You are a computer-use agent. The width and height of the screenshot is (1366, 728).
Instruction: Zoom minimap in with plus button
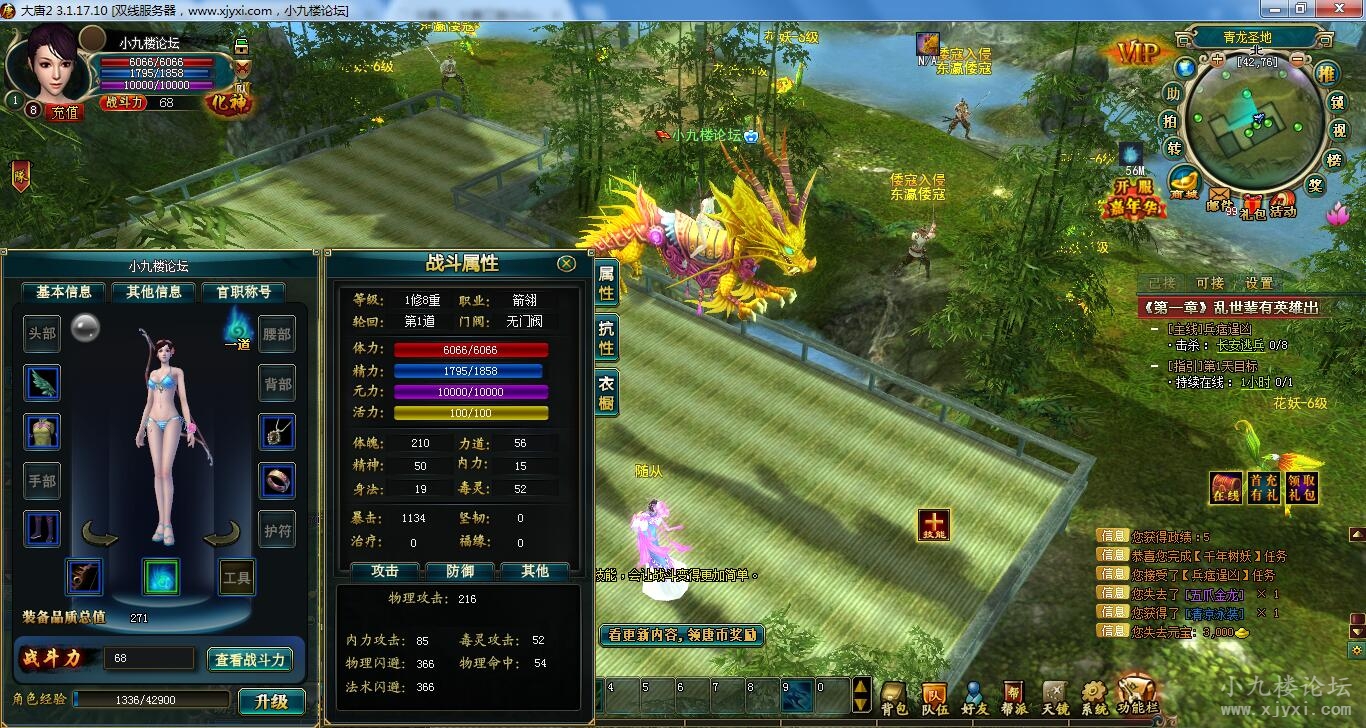1216,59
